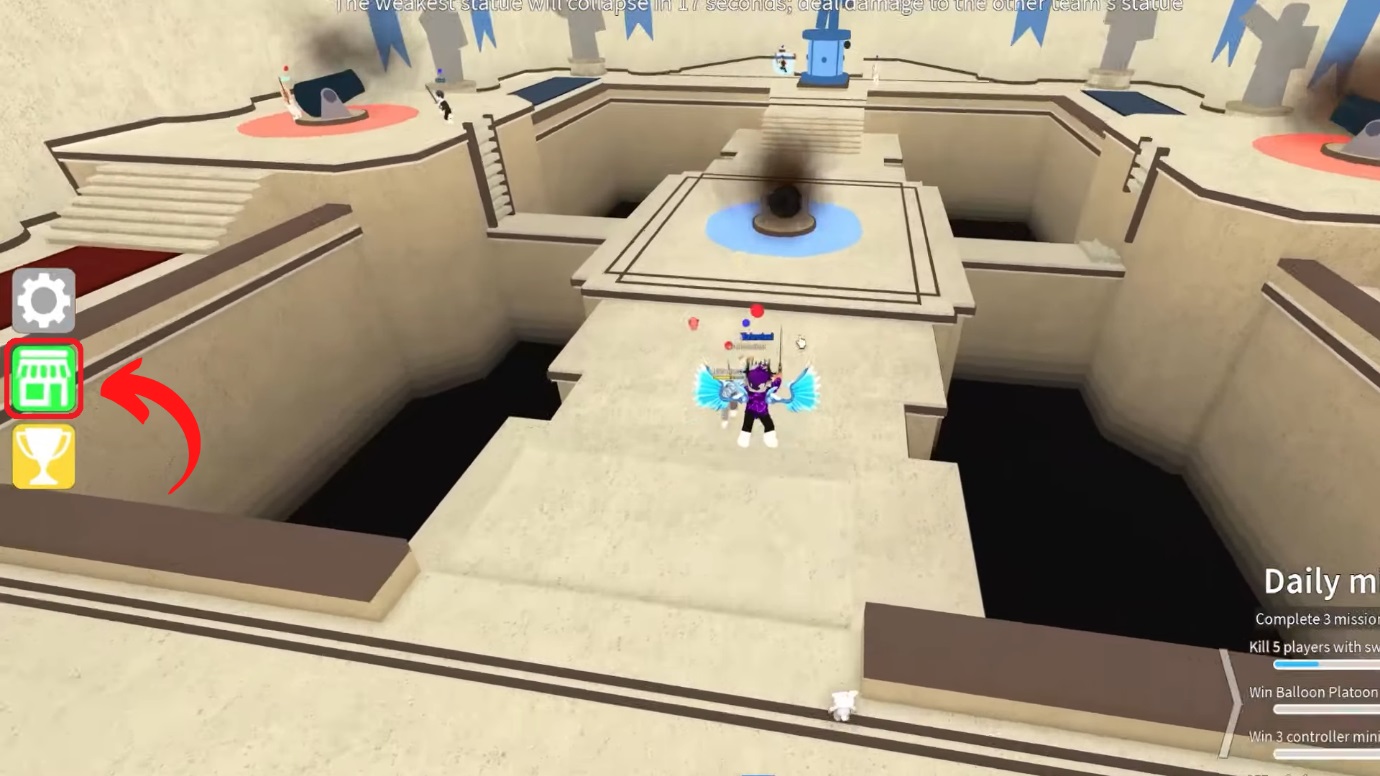Click the blue balloon above the player
Screen dimensions: 1380x776
tap(746, 323)
